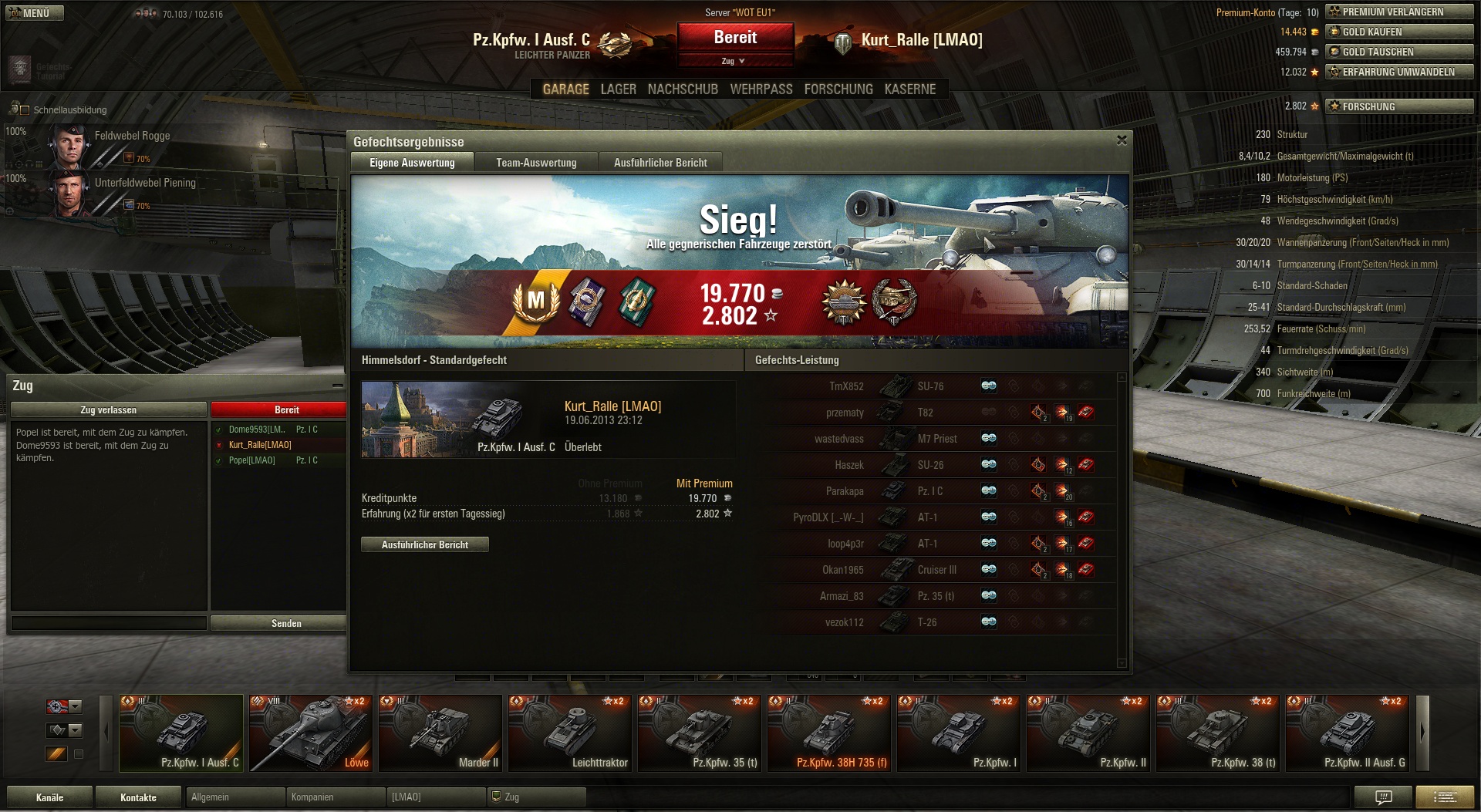Viewport: 1481px width, 812px height.
Task: Open the Kontakte contacts list
Action: [x=138, y=797]
